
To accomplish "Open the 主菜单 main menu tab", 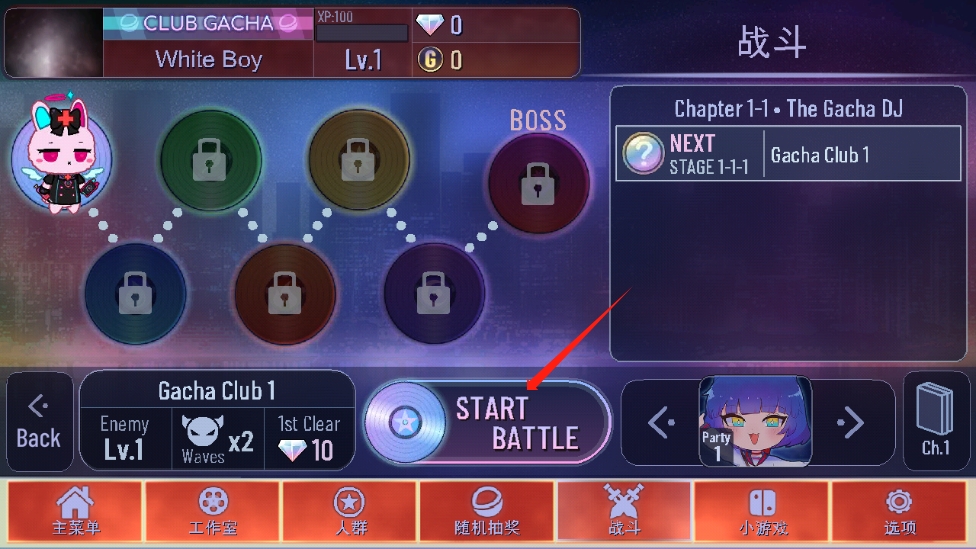I will (76, 512).
